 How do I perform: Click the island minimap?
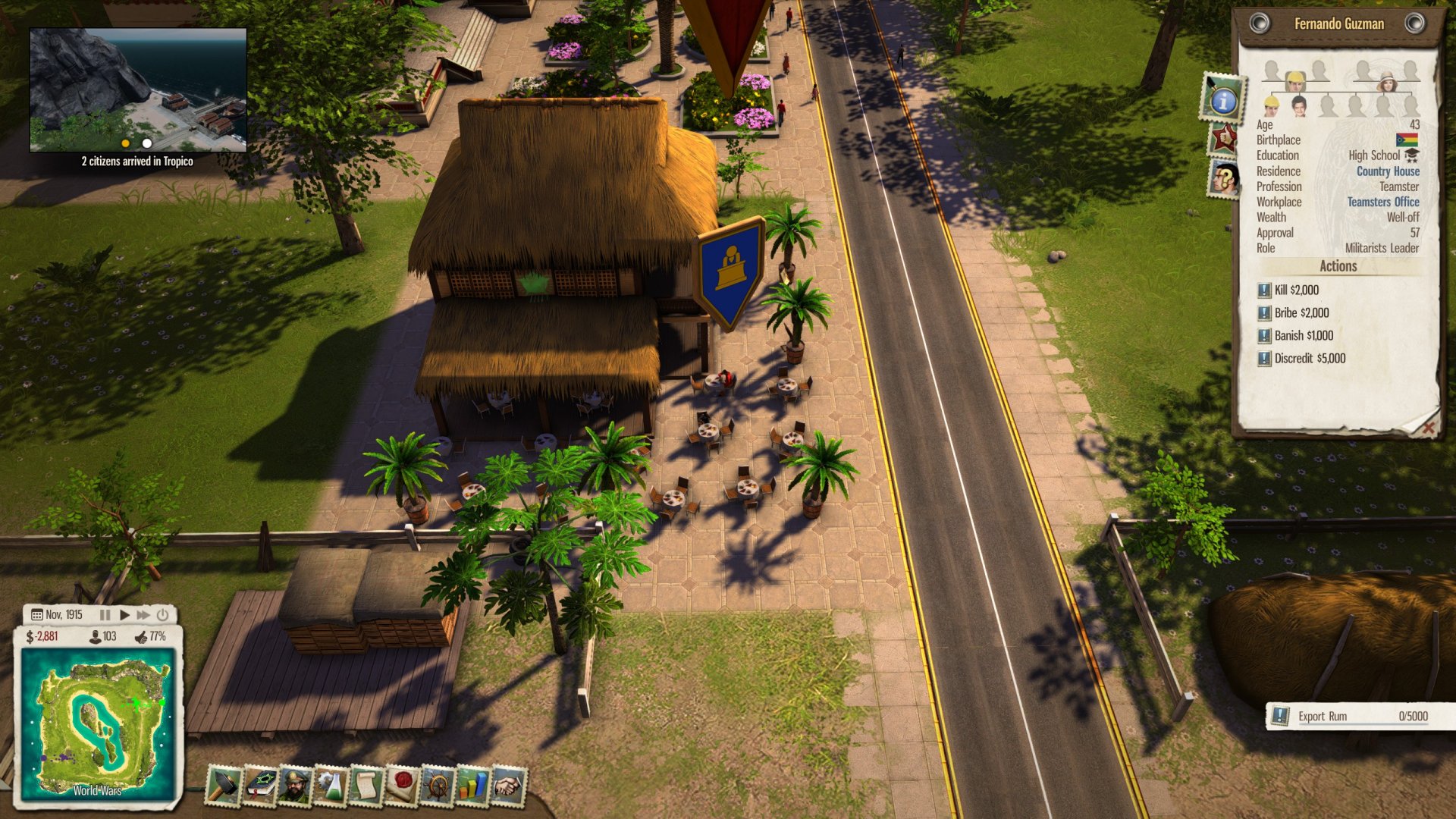point(99,724)
